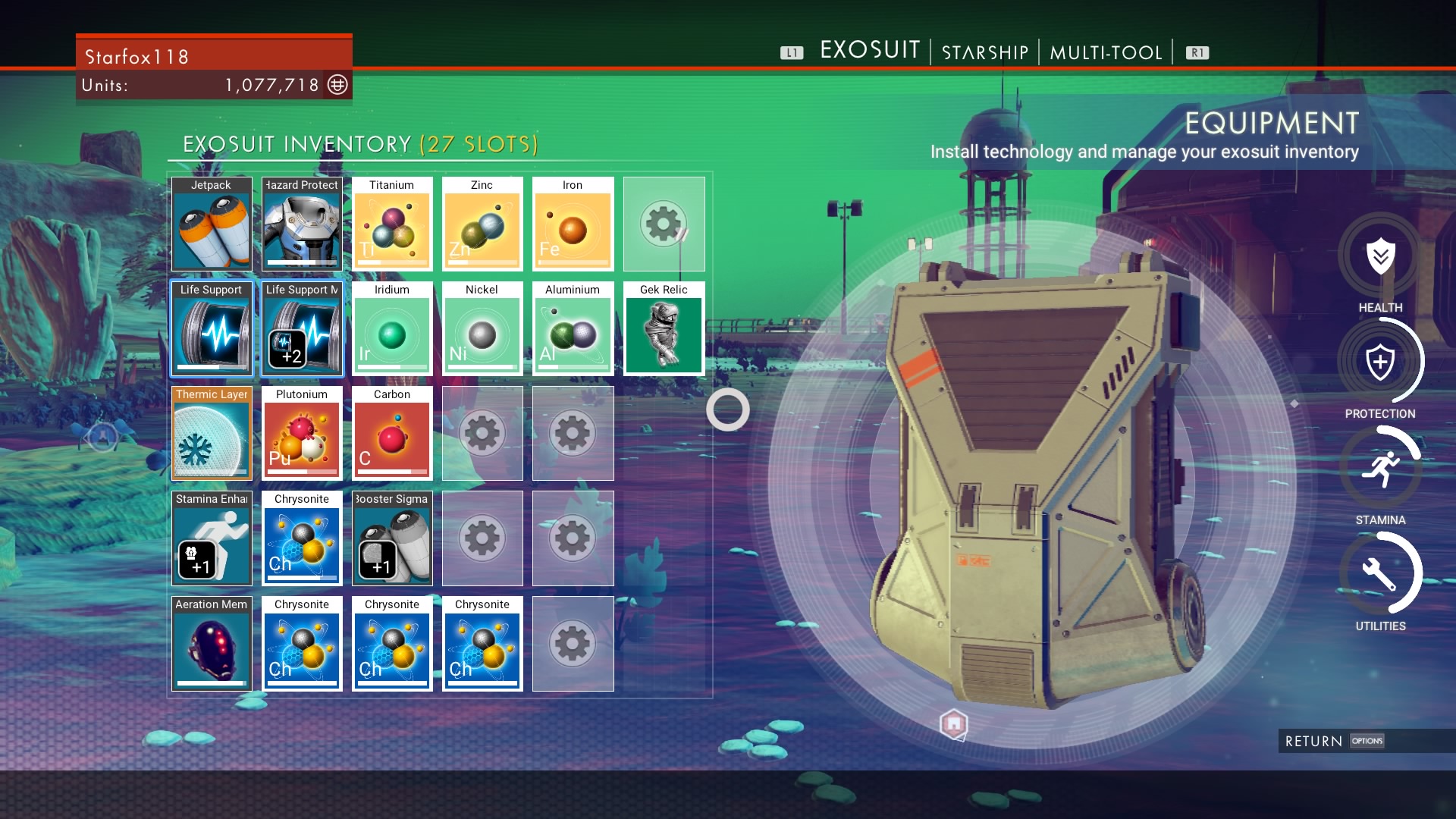Select the Titanium inventory slot
Viewport: 1456px width, 819px height.
tap(392, 224)
